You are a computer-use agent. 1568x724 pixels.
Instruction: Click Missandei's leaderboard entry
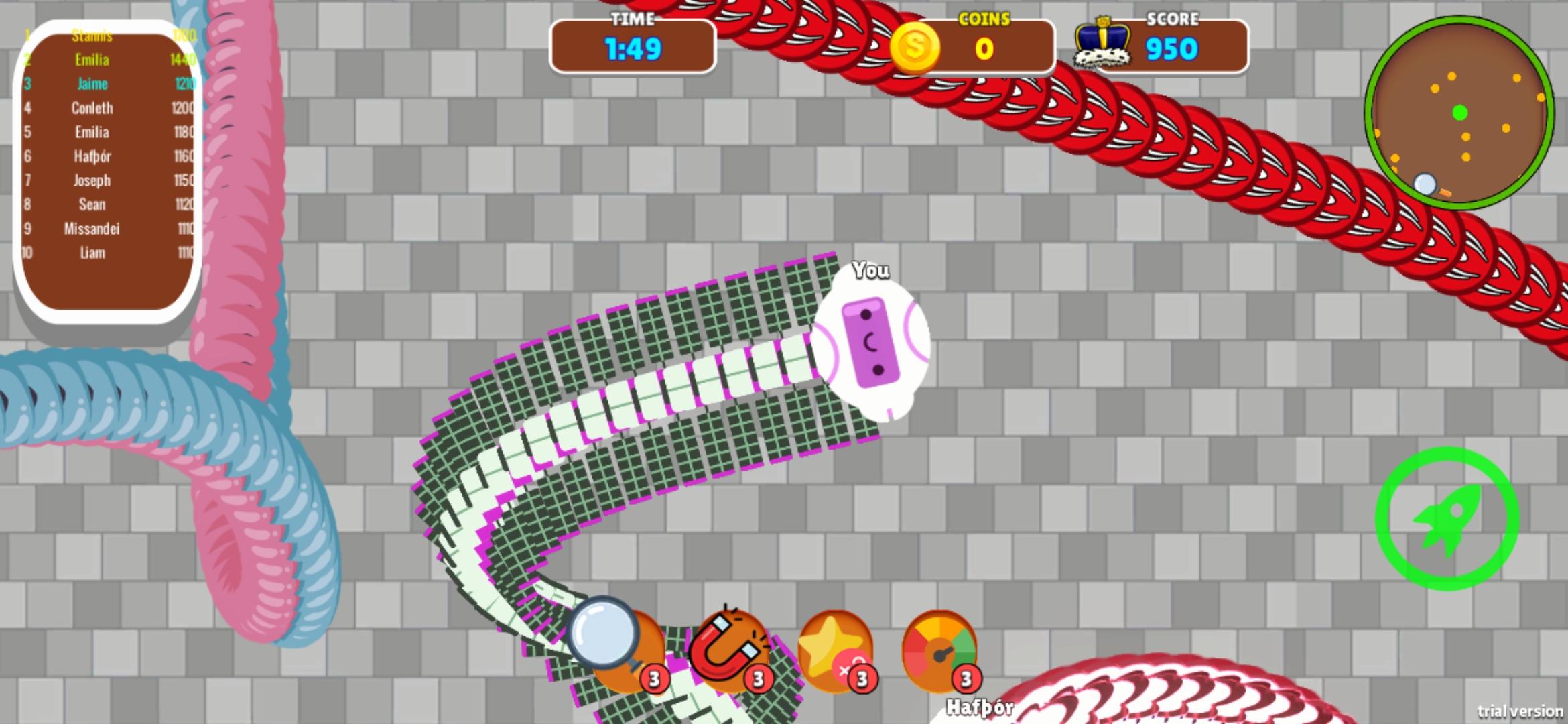pos(91,229)
